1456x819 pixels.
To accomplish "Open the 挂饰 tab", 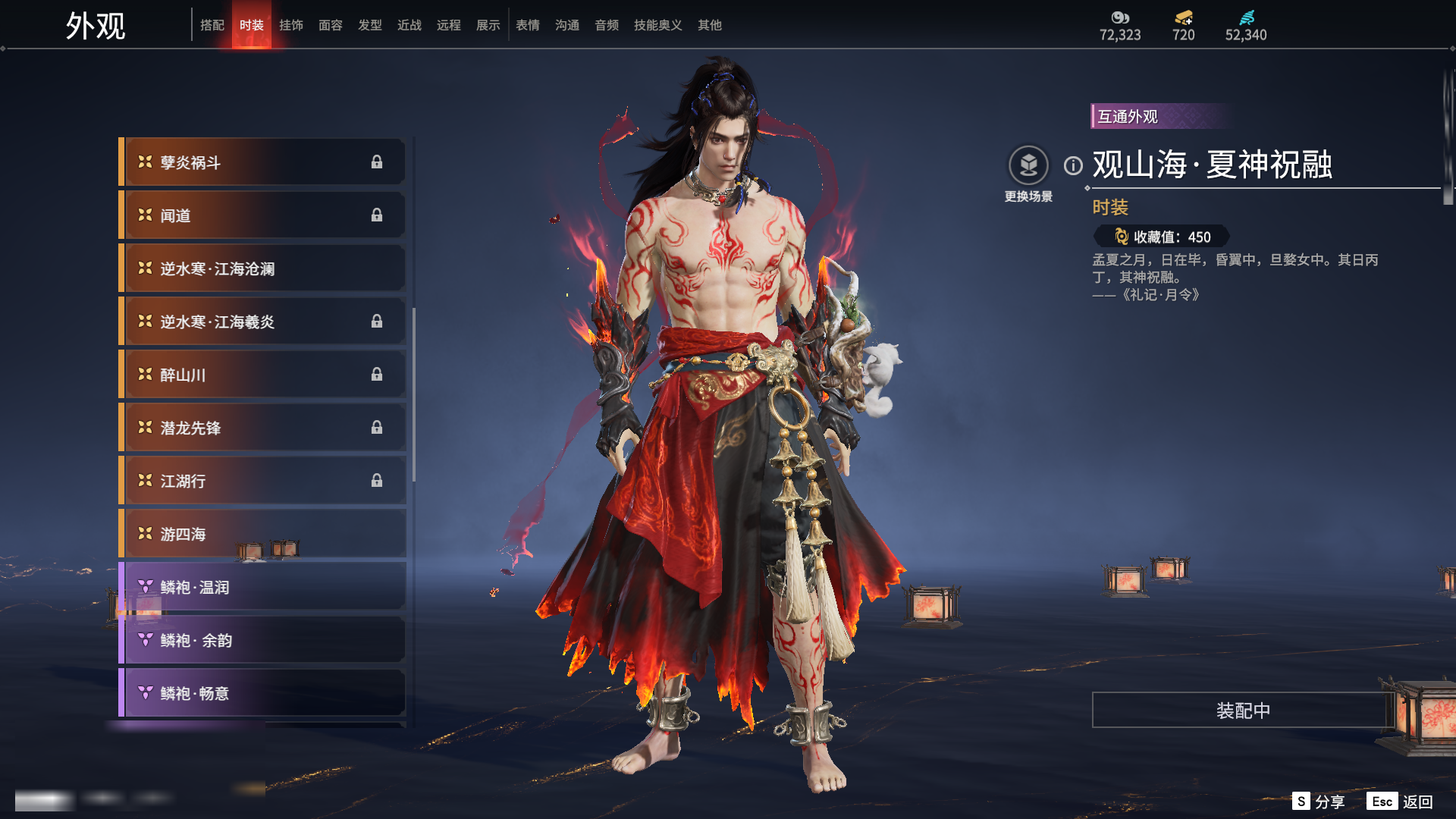I will pos(290,25).
